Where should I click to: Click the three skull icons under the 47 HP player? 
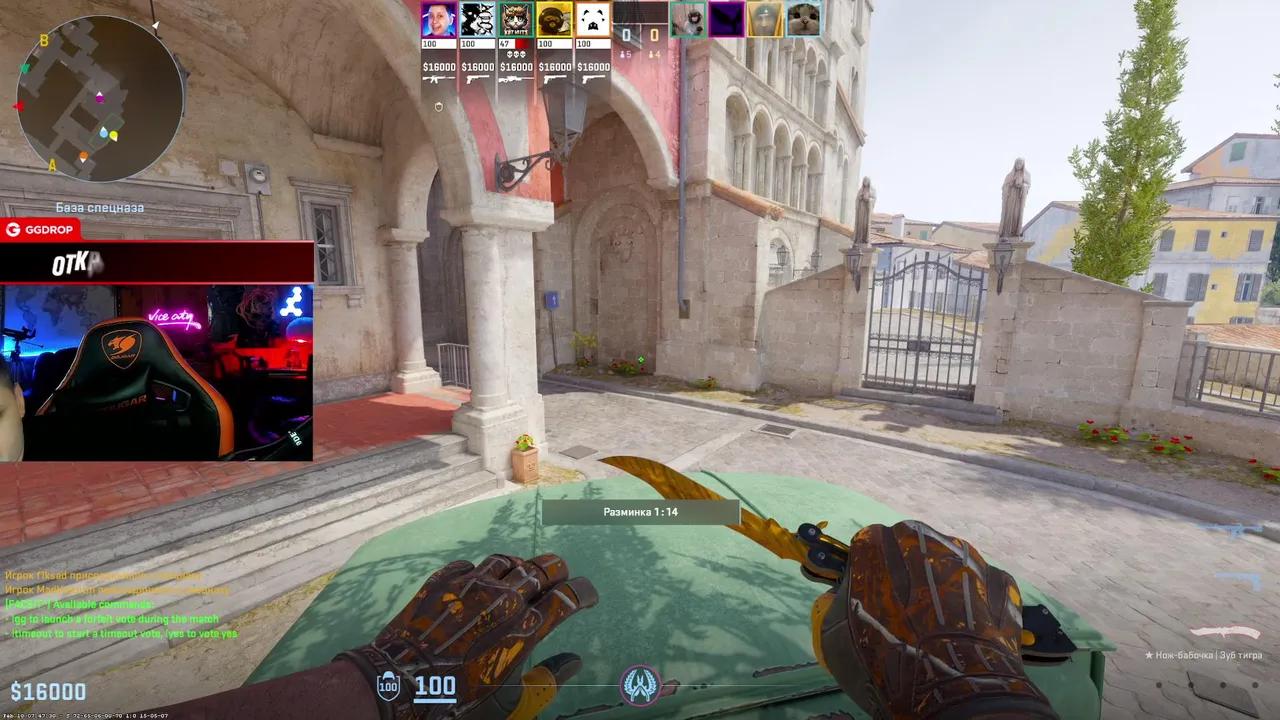click(515, 55)
